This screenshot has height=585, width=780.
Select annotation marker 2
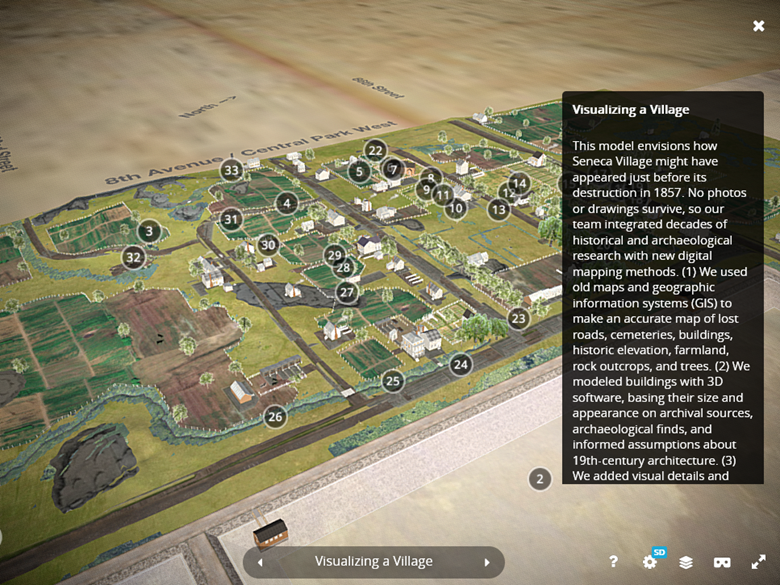pyautogui.click(x=540, y=479)
